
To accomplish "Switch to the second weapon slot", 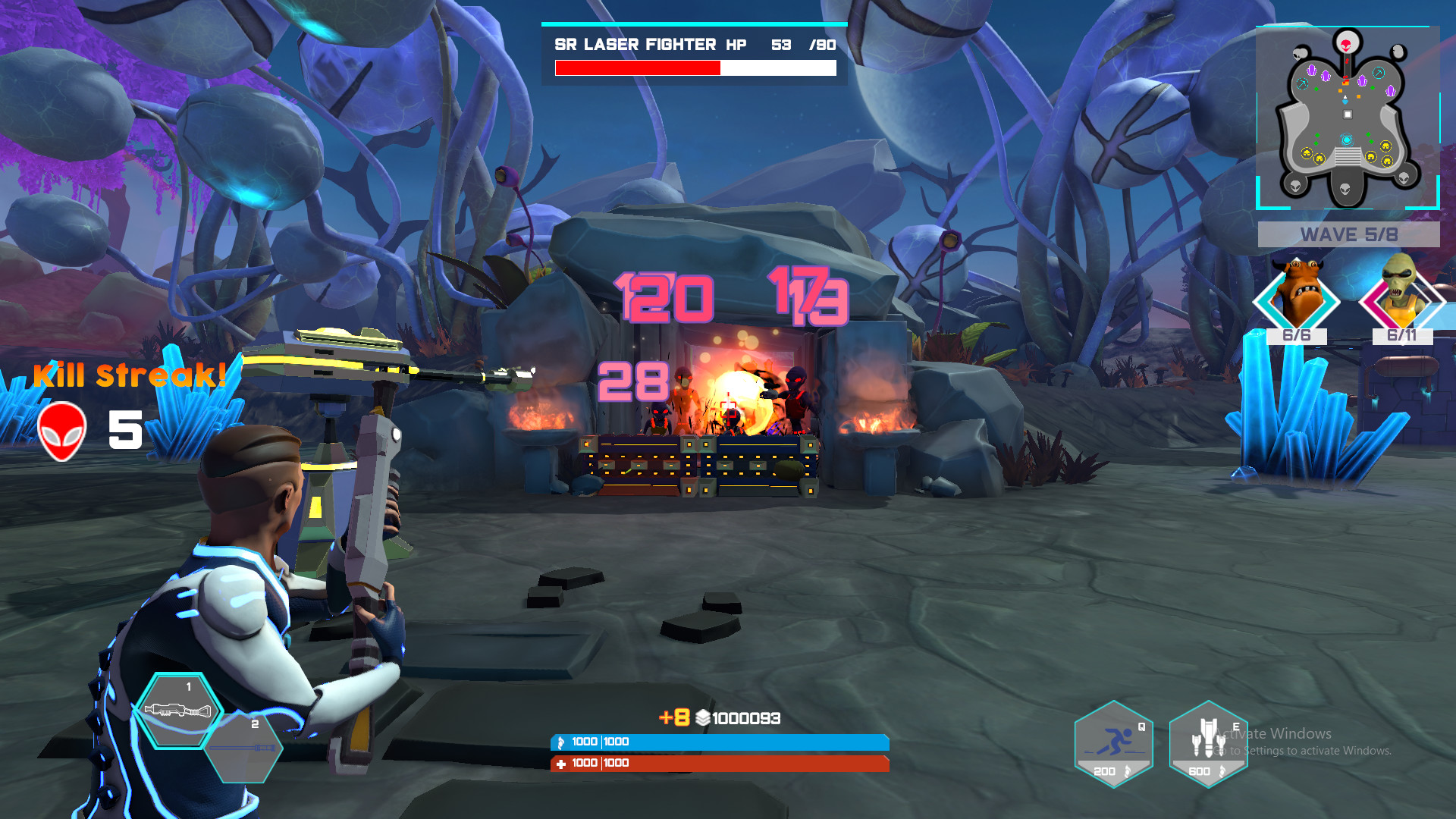I will coord(244,748).
